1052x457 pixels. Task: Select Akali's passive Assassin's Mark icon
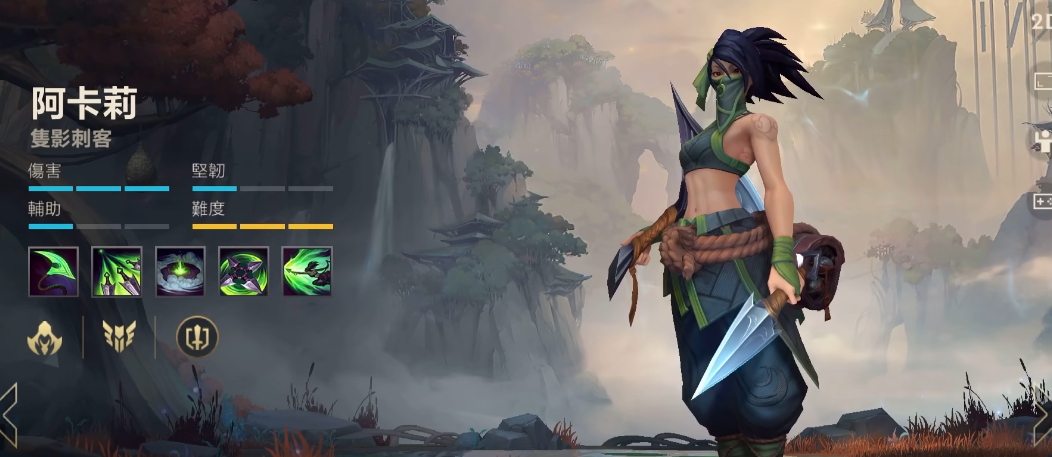(x=54, y=271)
